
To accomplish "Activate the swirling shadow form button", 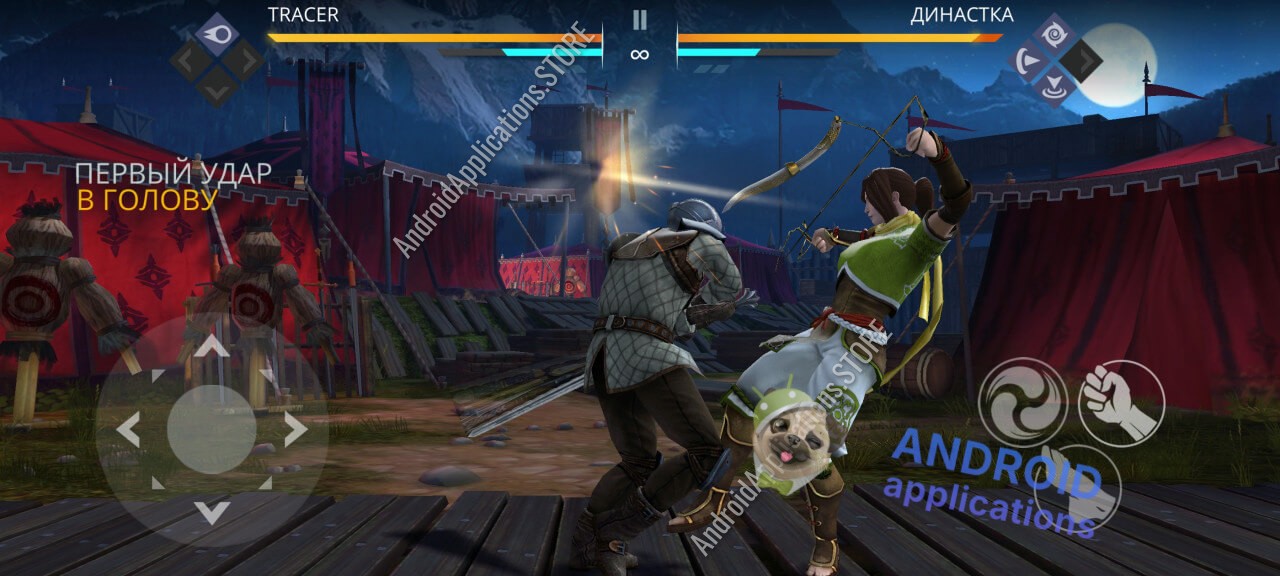I will [1022, 402].
